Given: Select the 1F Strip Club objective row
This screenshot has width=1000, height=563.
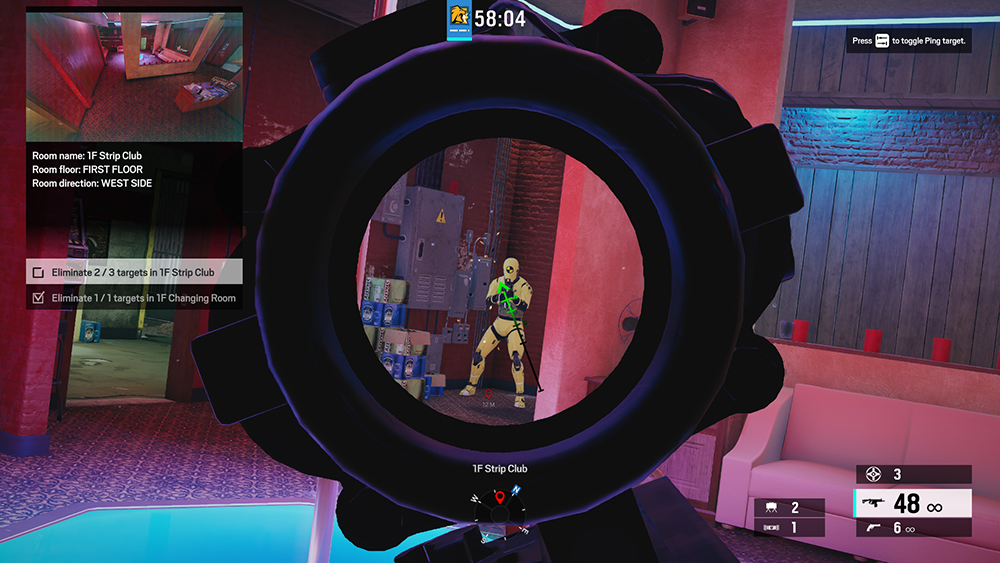Looking at the screenshot, I should tap(134, 272).
